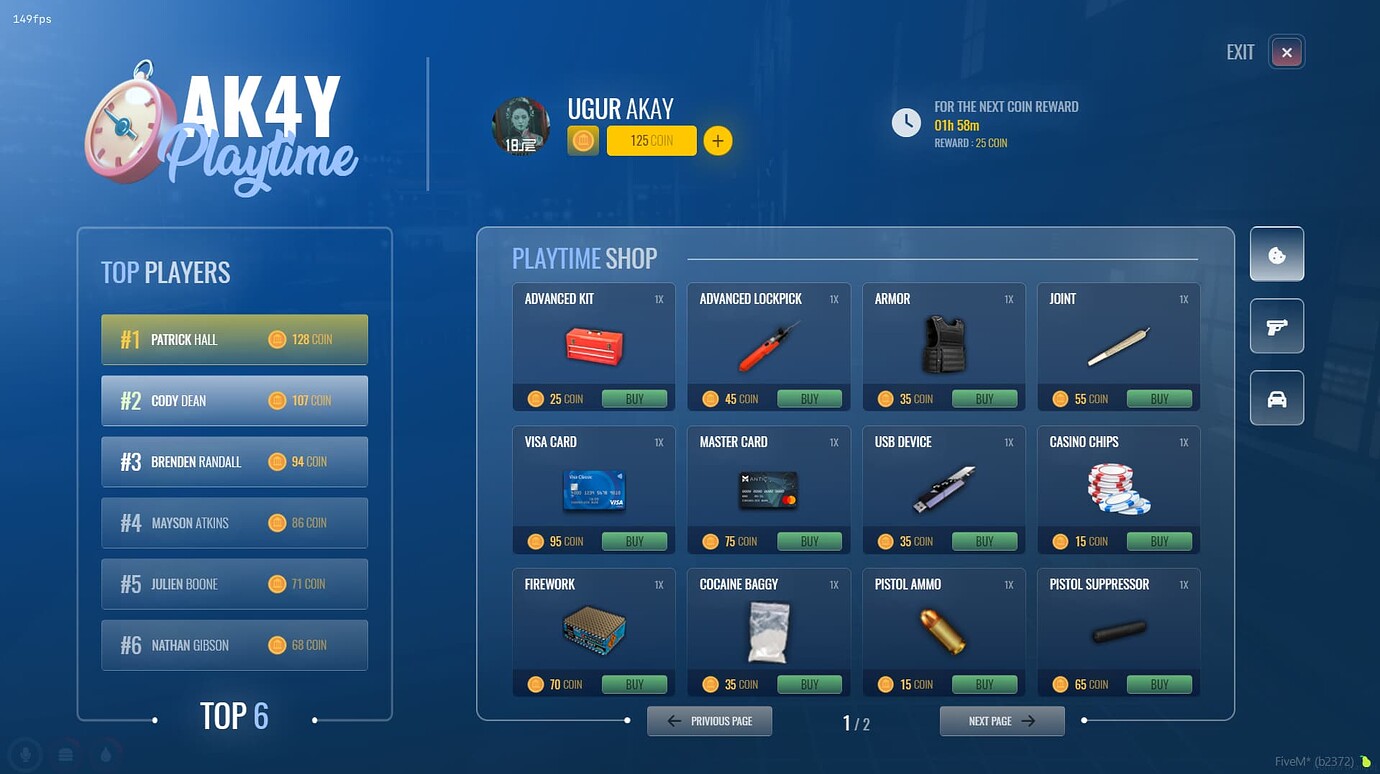Purchase the Casino Chips
Image resolution: width=1380 pixels, height=774 pixels.
point(1160,541)
